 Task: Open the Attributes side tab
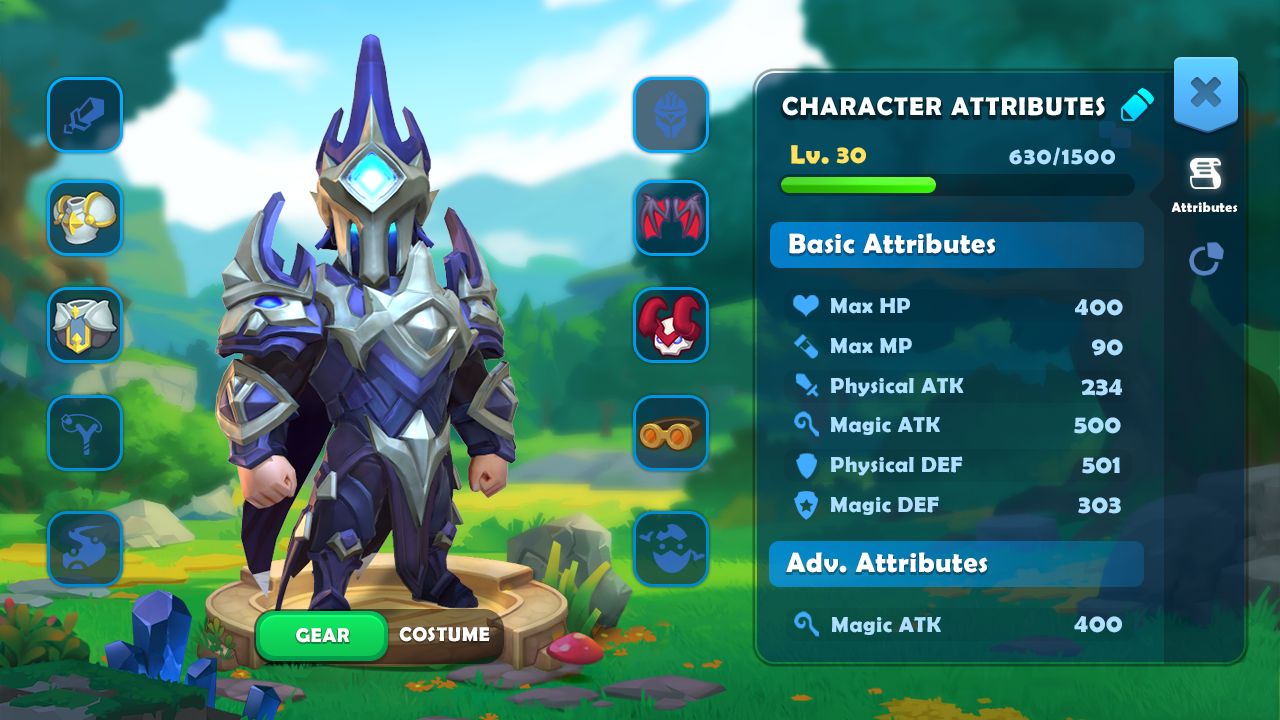[1204, 185]
